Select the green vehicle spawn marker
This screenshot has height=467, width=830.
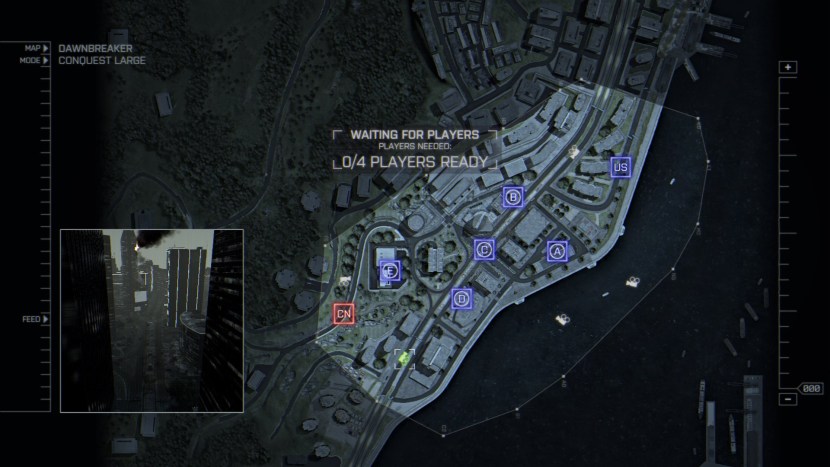coord(405,357)
